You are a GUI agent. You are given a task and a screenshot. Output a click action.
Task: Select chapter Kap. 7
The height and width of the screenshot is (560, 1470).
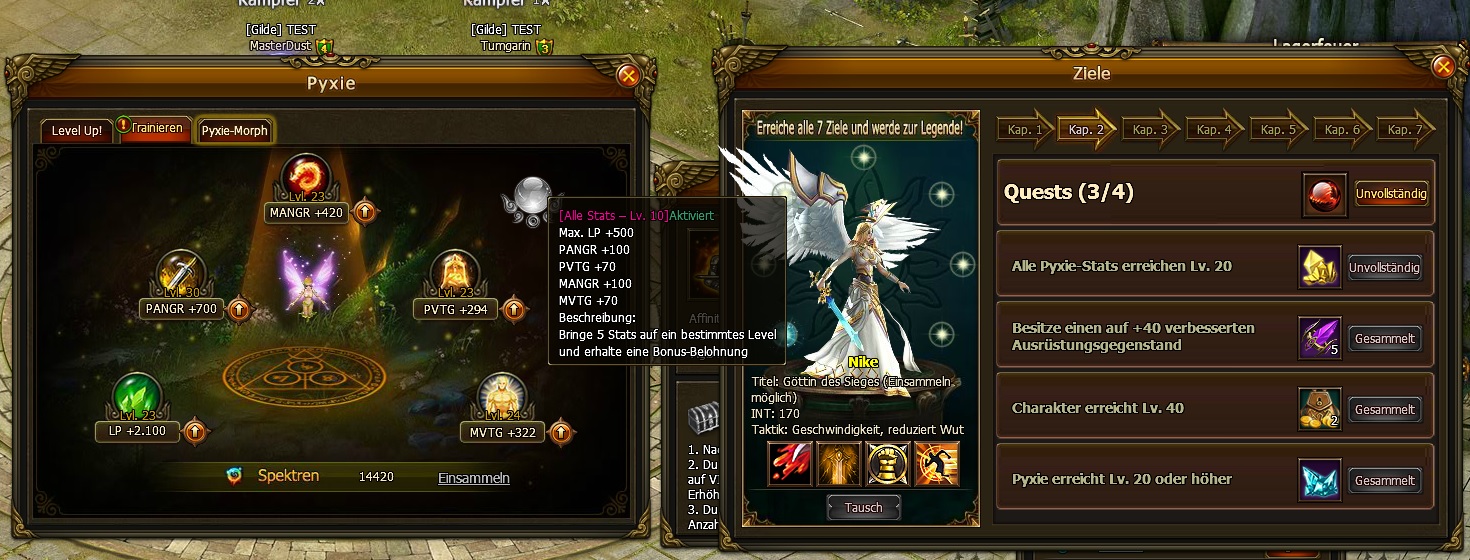pyautogui.click(x=1405, y=130)
